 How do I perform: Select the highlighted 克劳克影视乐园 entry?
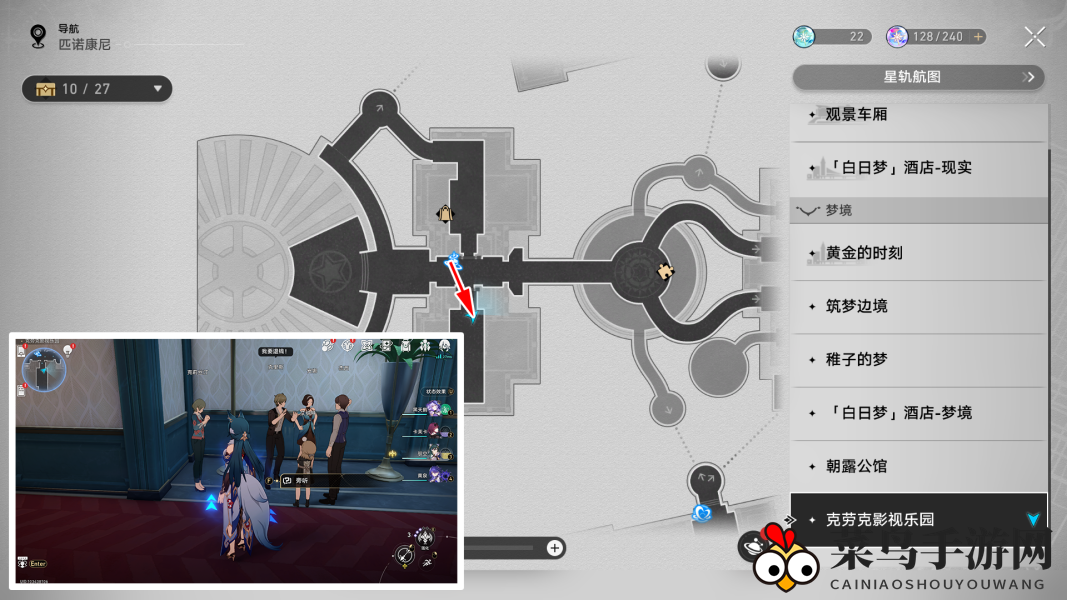pyautogui.click(x=918, y=519)
